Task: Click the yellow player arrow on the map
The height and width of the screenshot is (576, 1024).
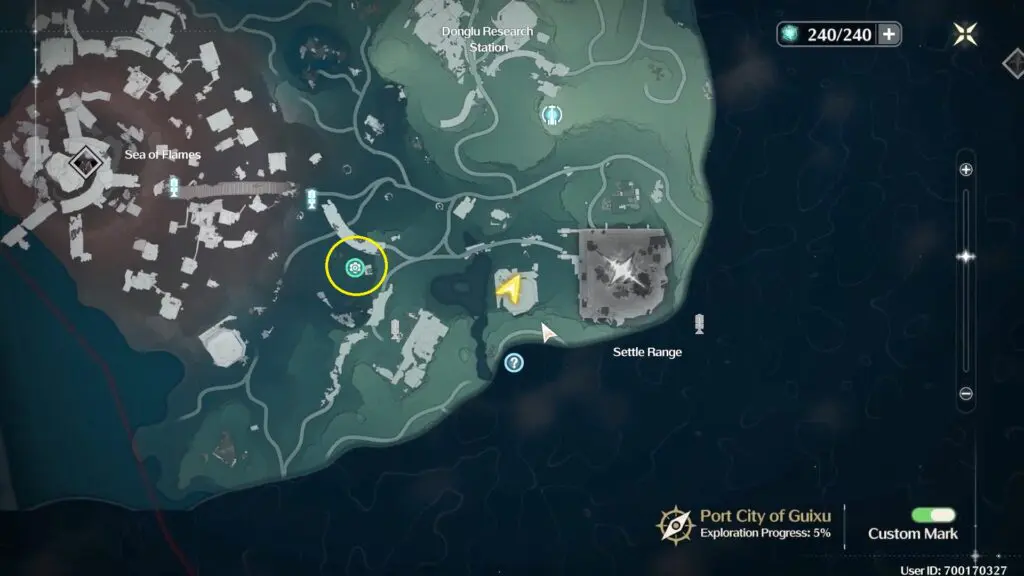Action: click(x=511, y=290)
